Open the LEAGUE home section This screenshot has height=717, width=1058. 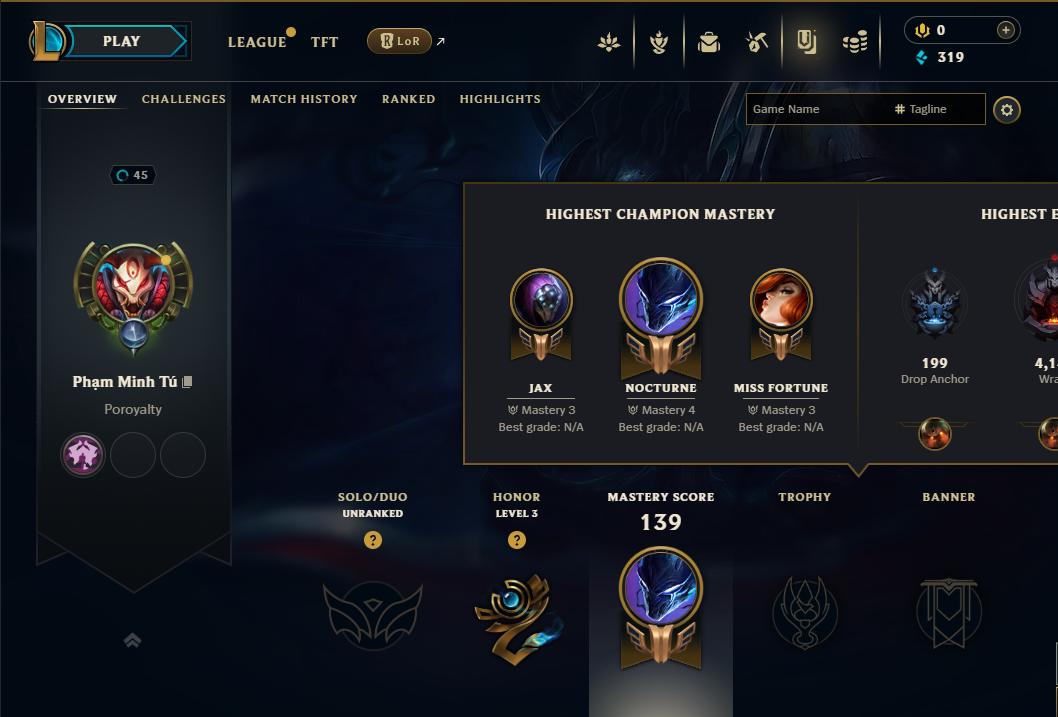(x=257, y=42)
